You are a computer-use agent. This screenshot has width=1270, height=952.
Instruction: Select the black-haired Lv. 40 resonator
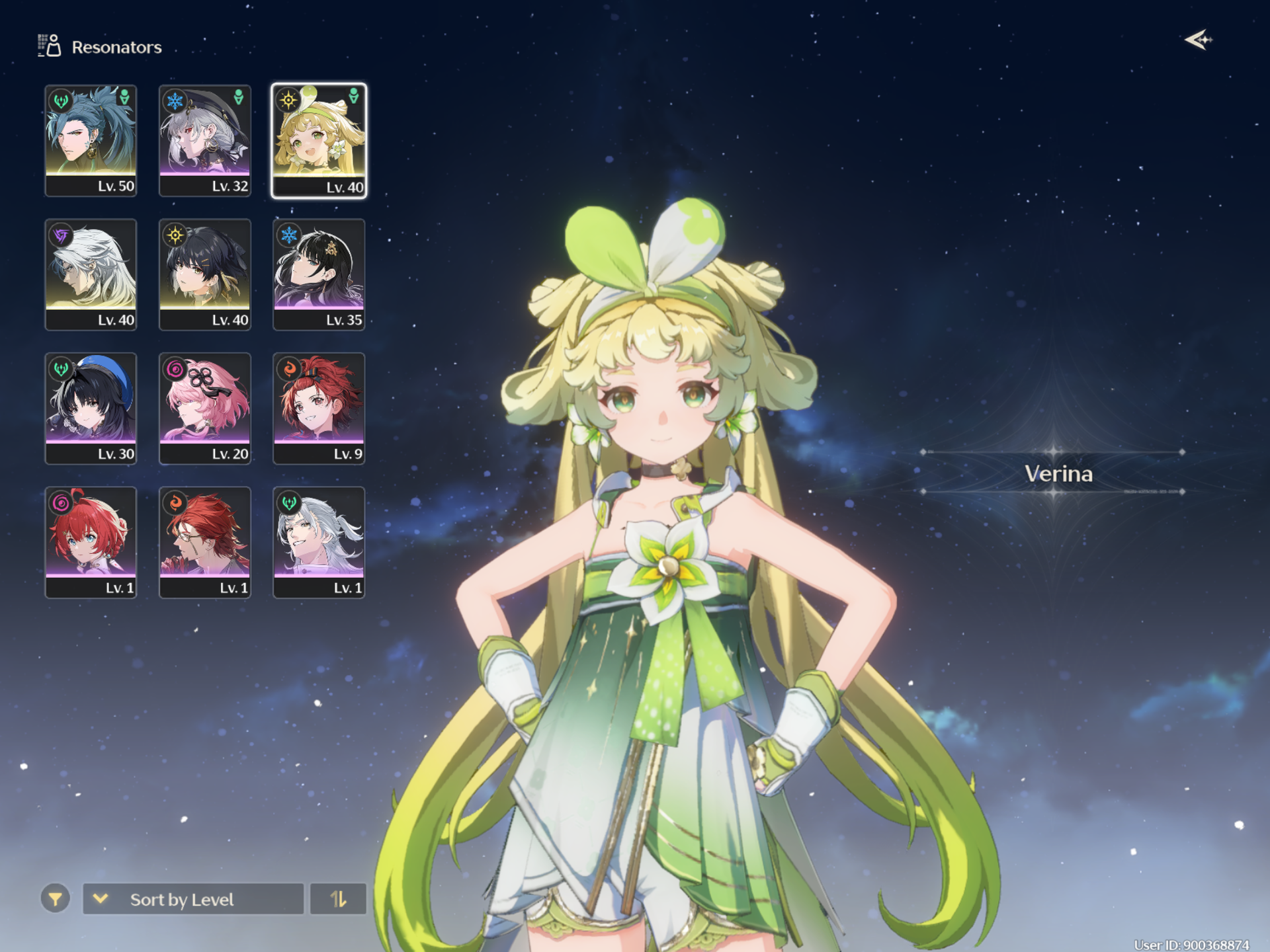coord(205,274)
